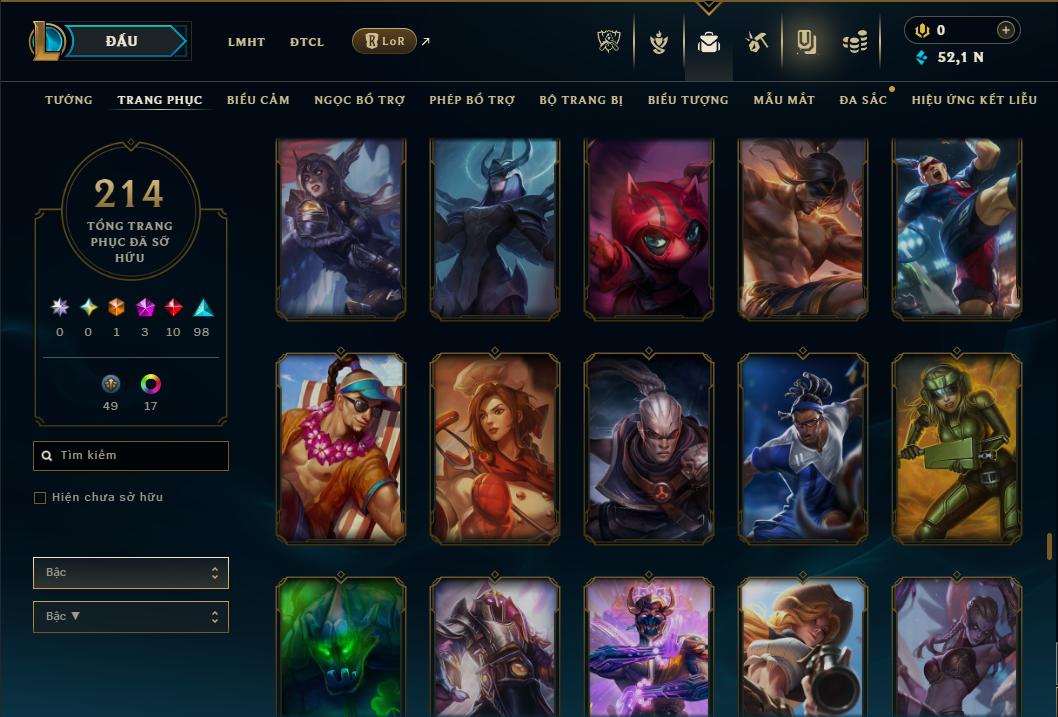This screenshot has width=1058, height=717.
Task: Switch to the TƯỚNG tab
Action: pos(69,100)
